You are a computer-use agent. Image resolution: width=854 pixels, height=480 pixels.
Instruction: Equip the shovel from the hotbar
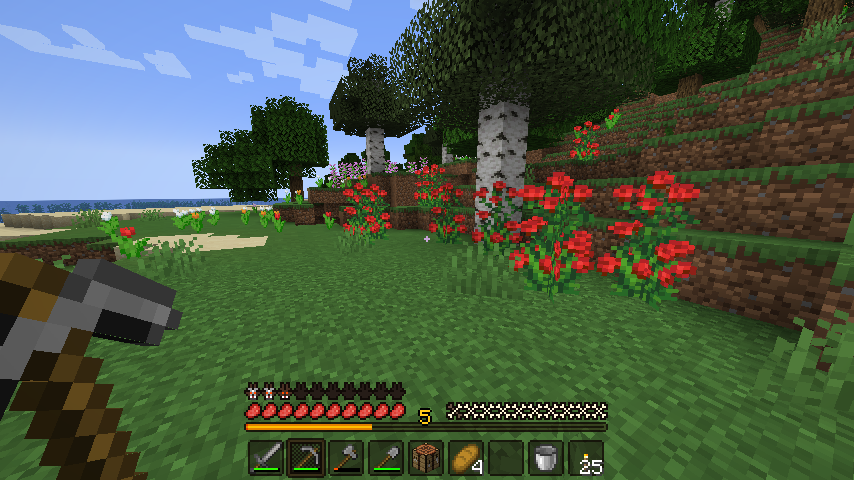[x=386, y=458]
